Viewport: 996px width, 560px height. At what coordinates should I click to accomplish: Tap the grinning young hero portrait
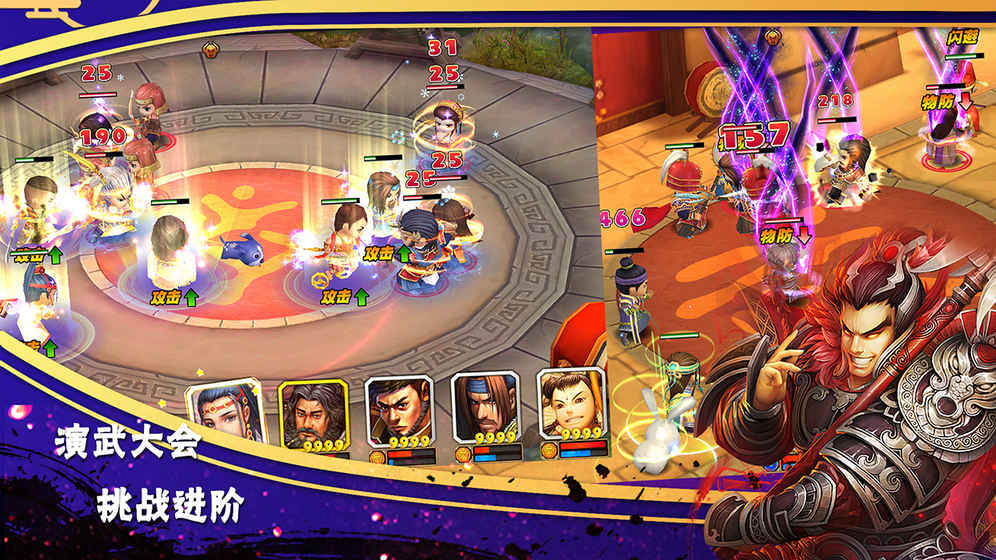click(571, 406)
